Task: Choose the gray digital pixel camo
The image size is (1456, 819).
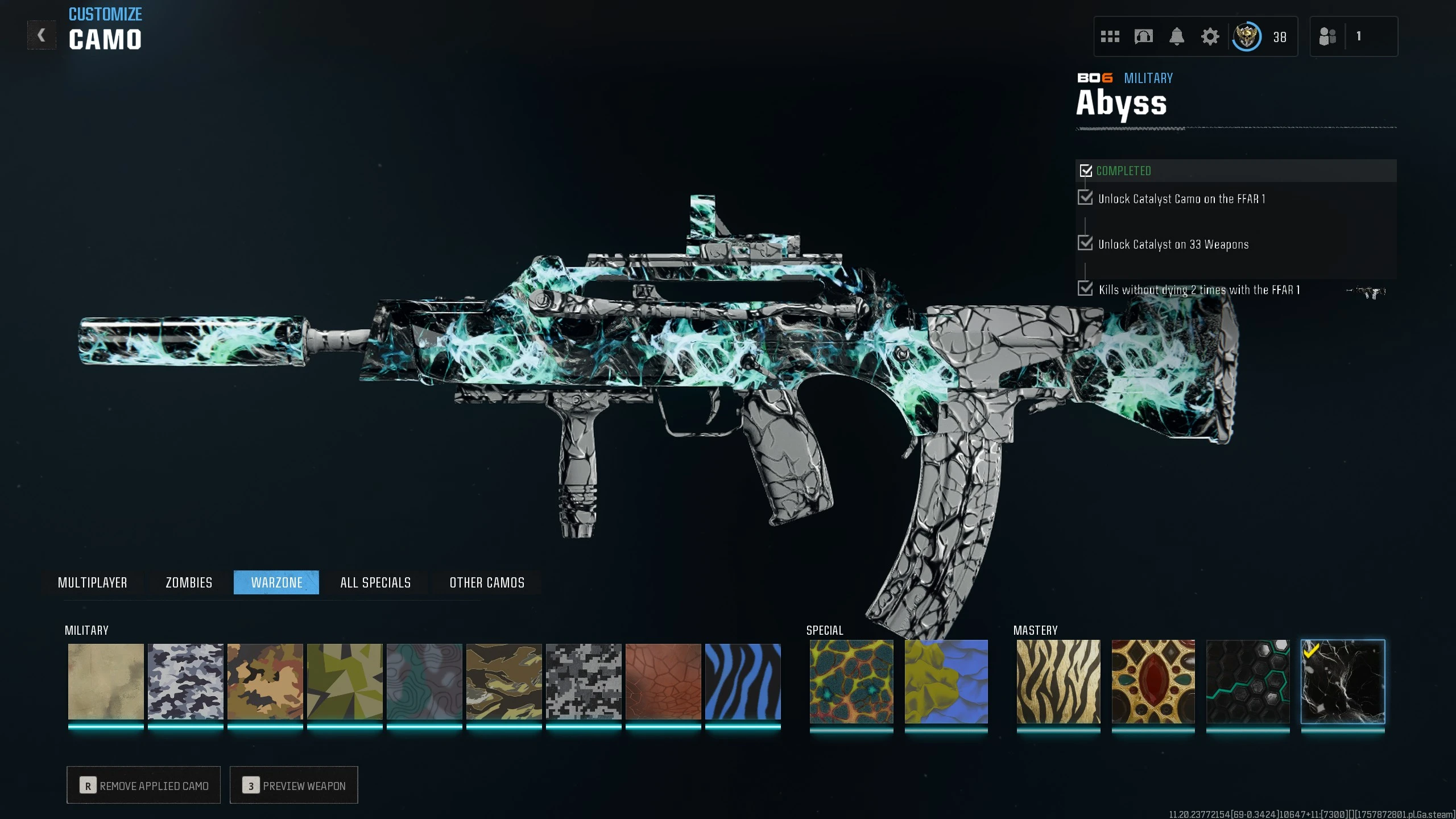Action: click(584, 681)
